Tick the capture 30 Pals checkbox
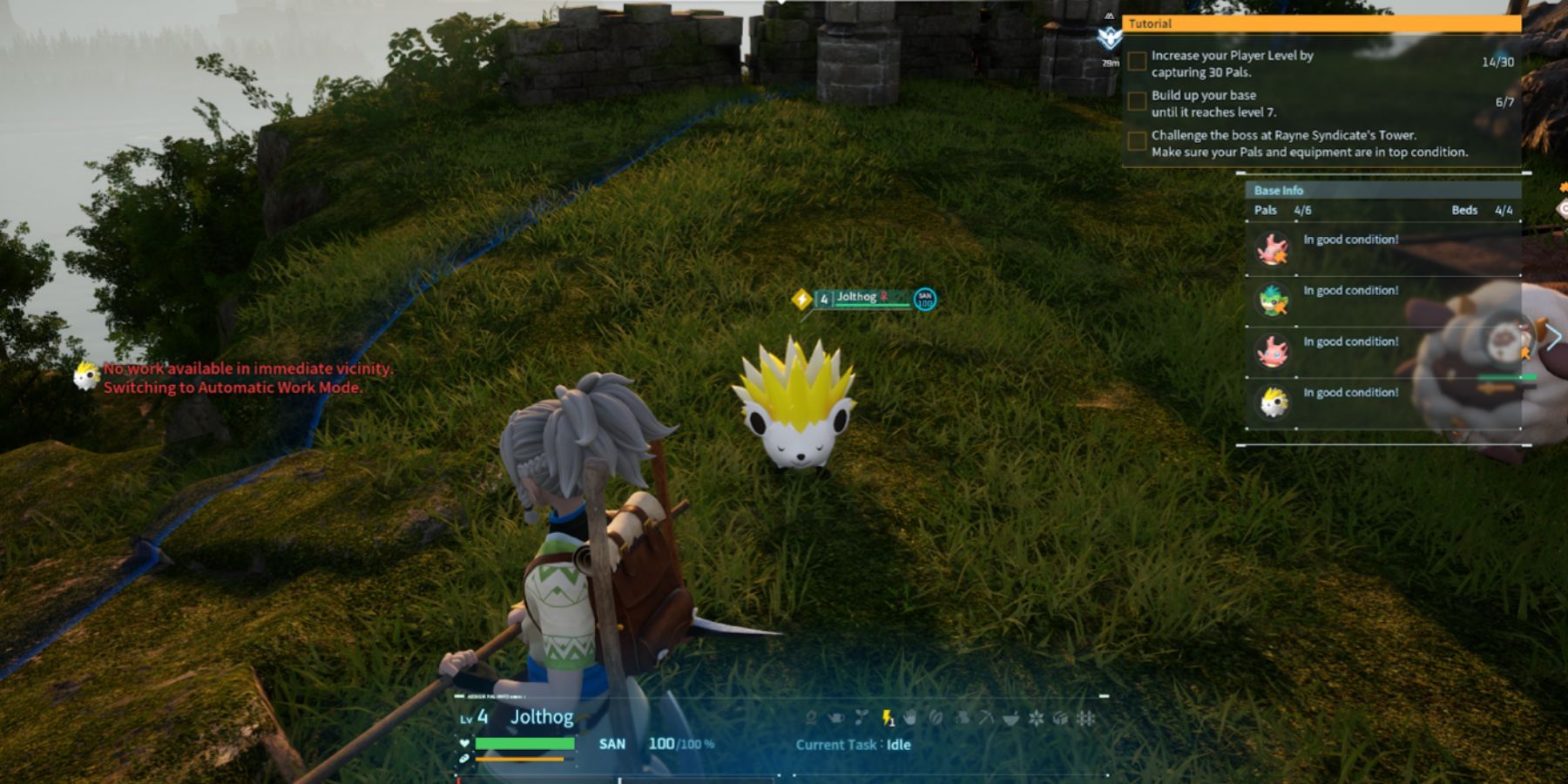 coord(1137,61)
